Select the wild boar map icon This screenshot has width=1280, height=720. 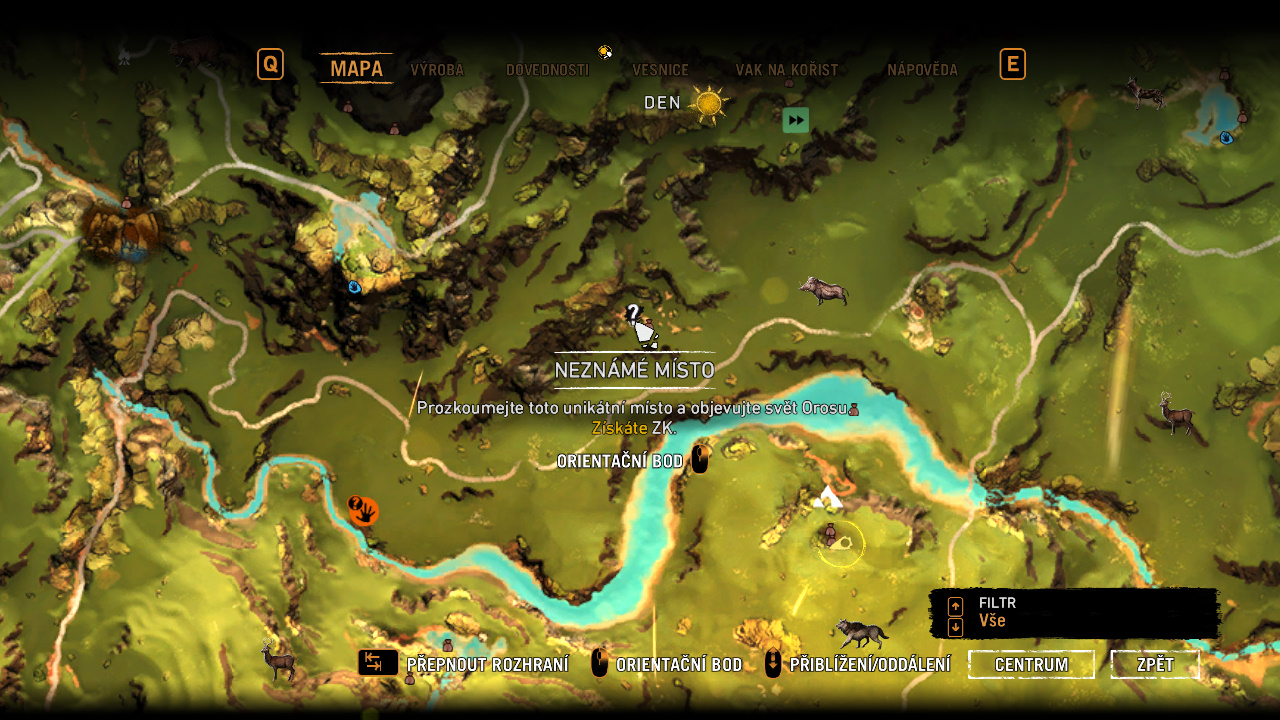pos(824,291)
